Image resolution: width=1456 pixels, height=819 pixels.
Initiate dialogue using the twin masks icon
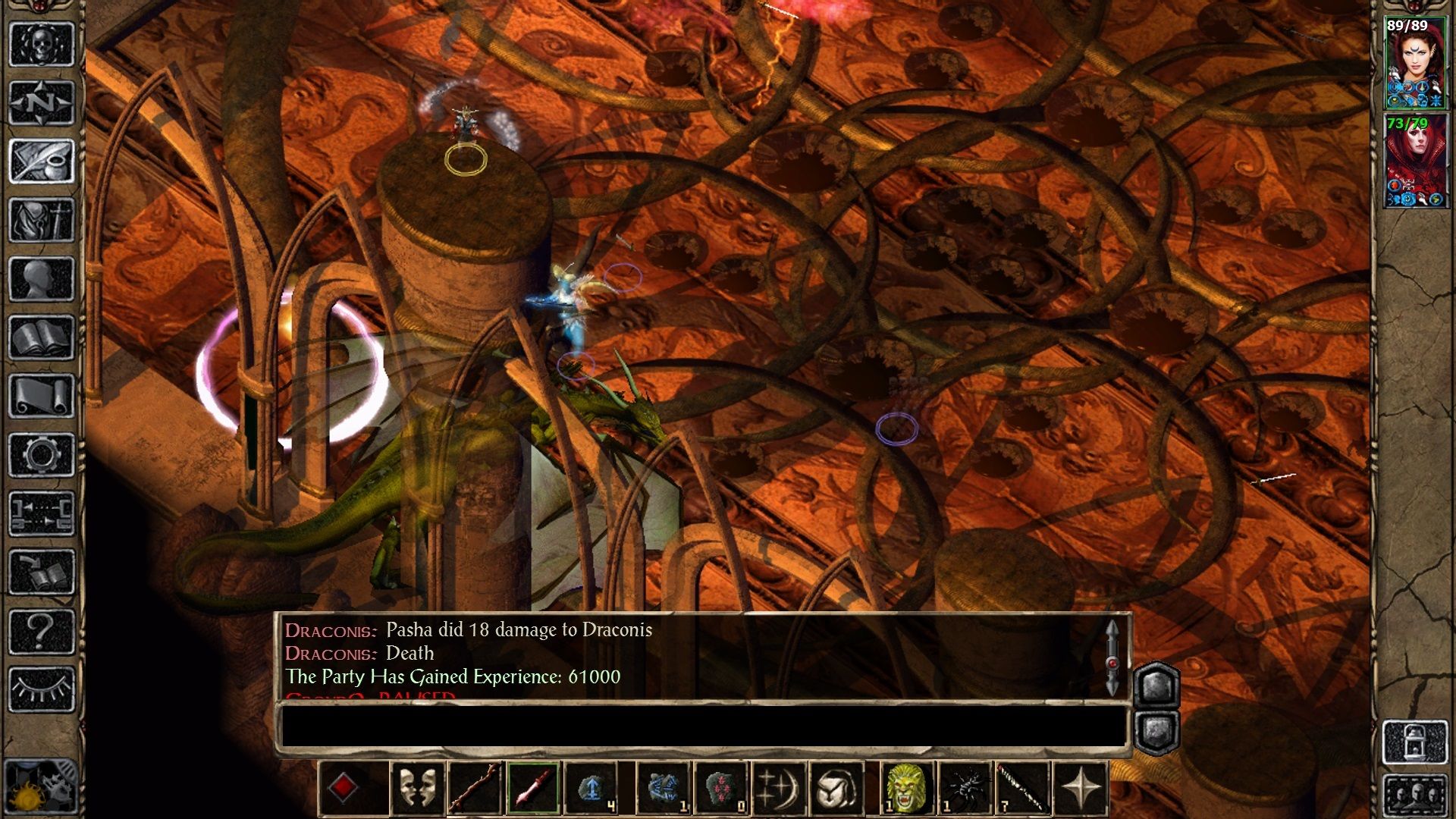click(x=416, y=786)
